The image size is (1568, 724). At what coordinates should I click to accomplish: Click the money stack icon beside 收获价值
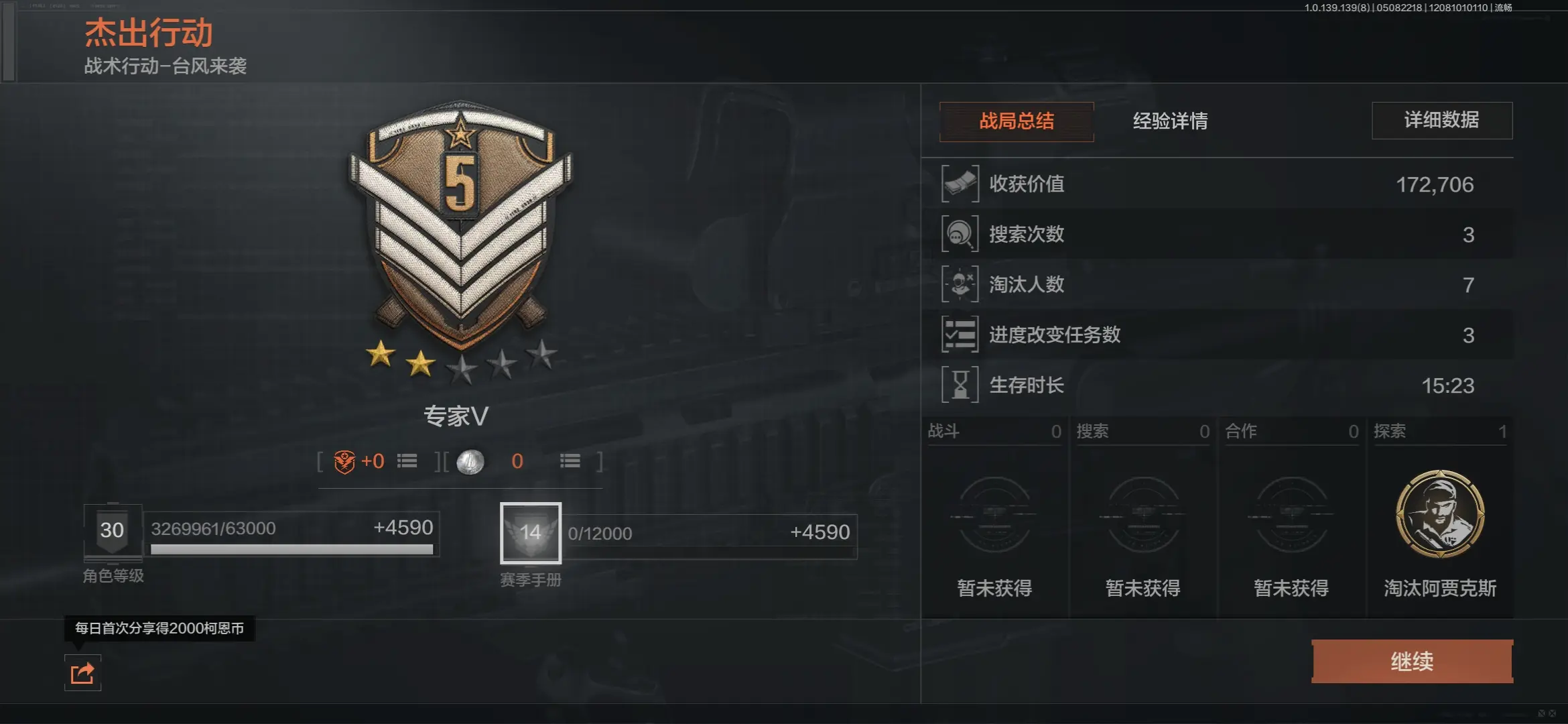click(x=961, y=184)
